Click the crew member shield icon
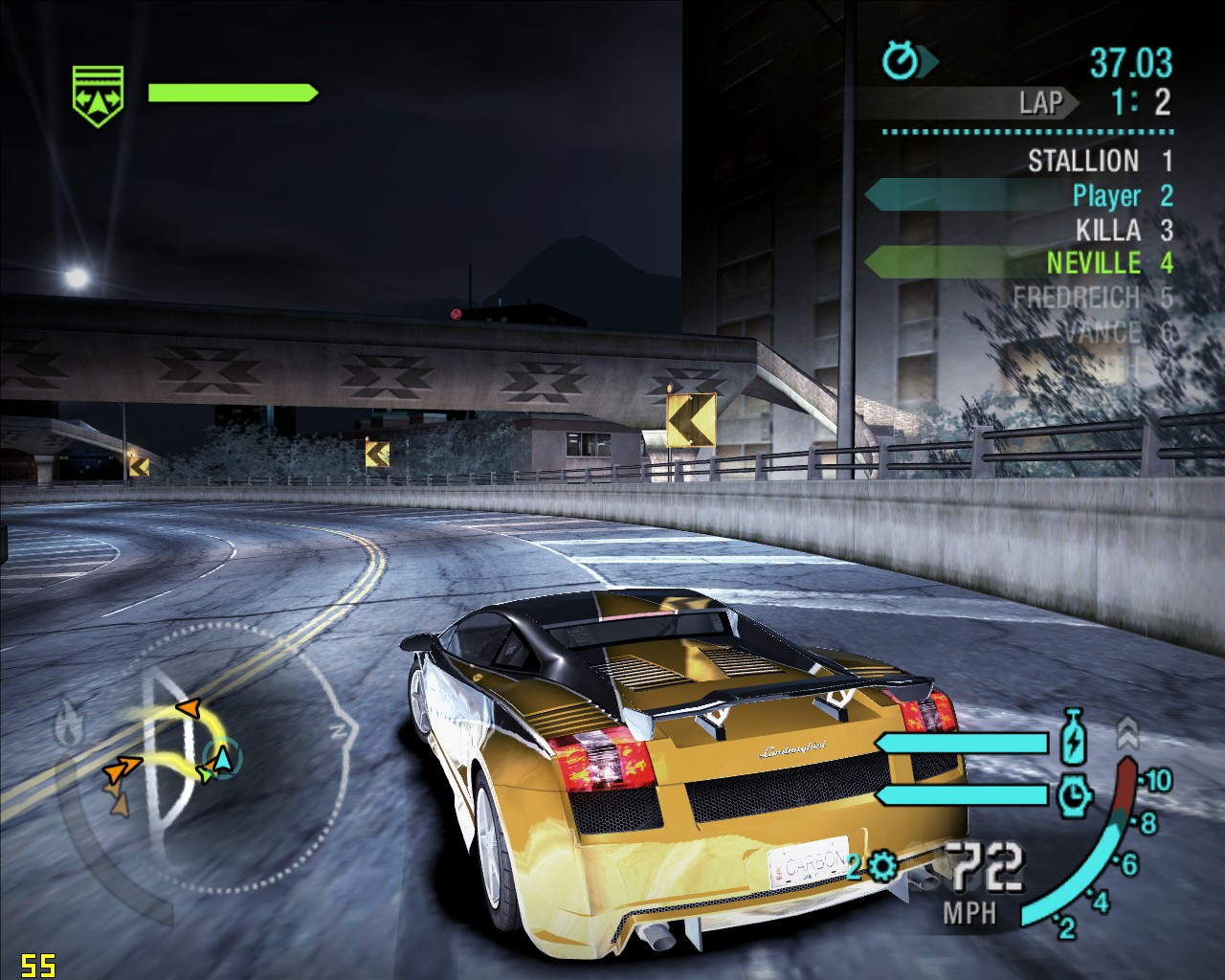This screenshot has height=980, width=1225. tap(98, 96)
